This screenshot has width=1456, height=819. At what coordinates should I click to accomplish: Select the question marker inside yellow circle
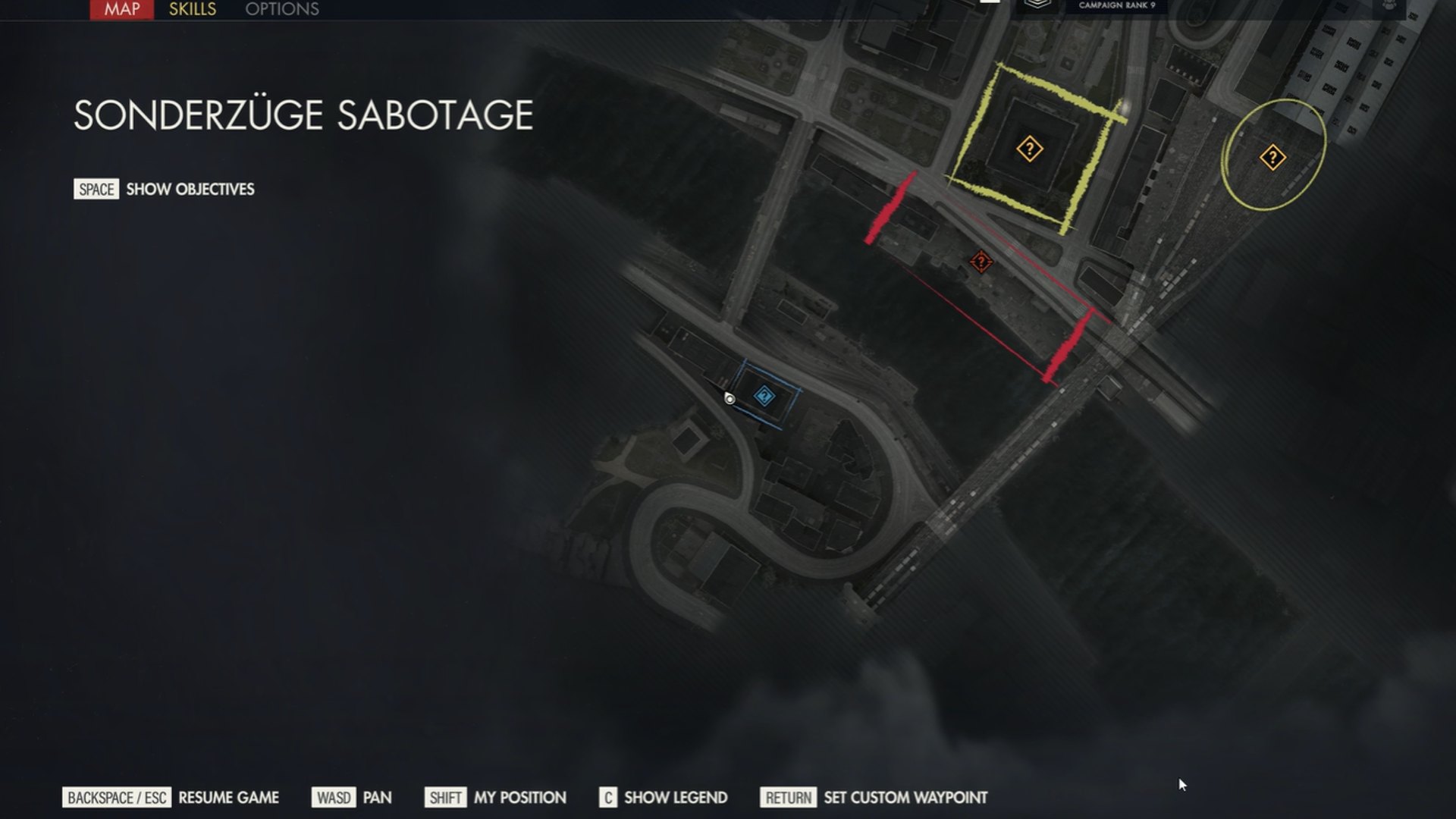pos(1272,158)
